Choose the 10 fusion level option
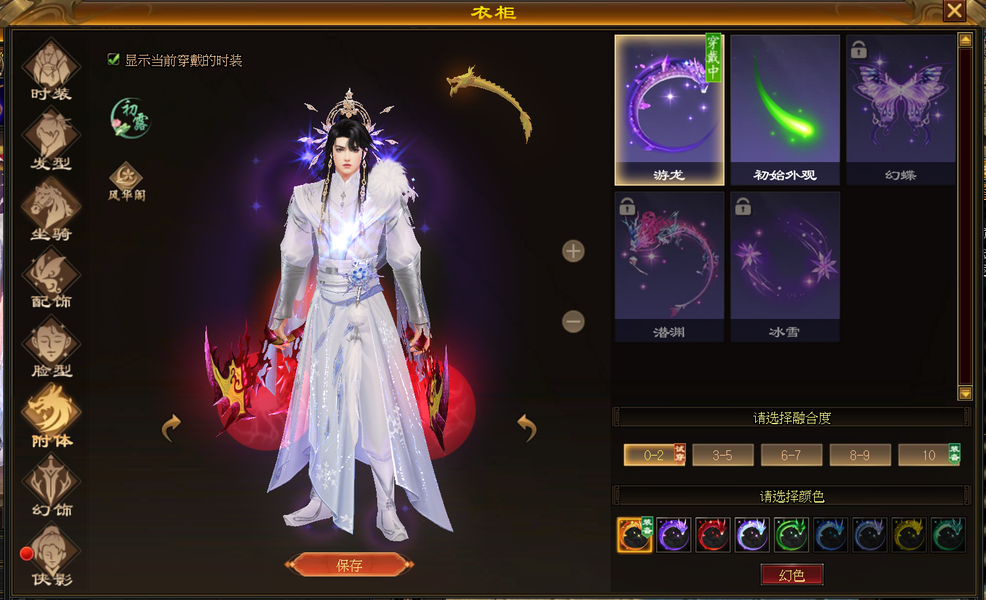This screenshot has height=600, width=986. (927, 455)
